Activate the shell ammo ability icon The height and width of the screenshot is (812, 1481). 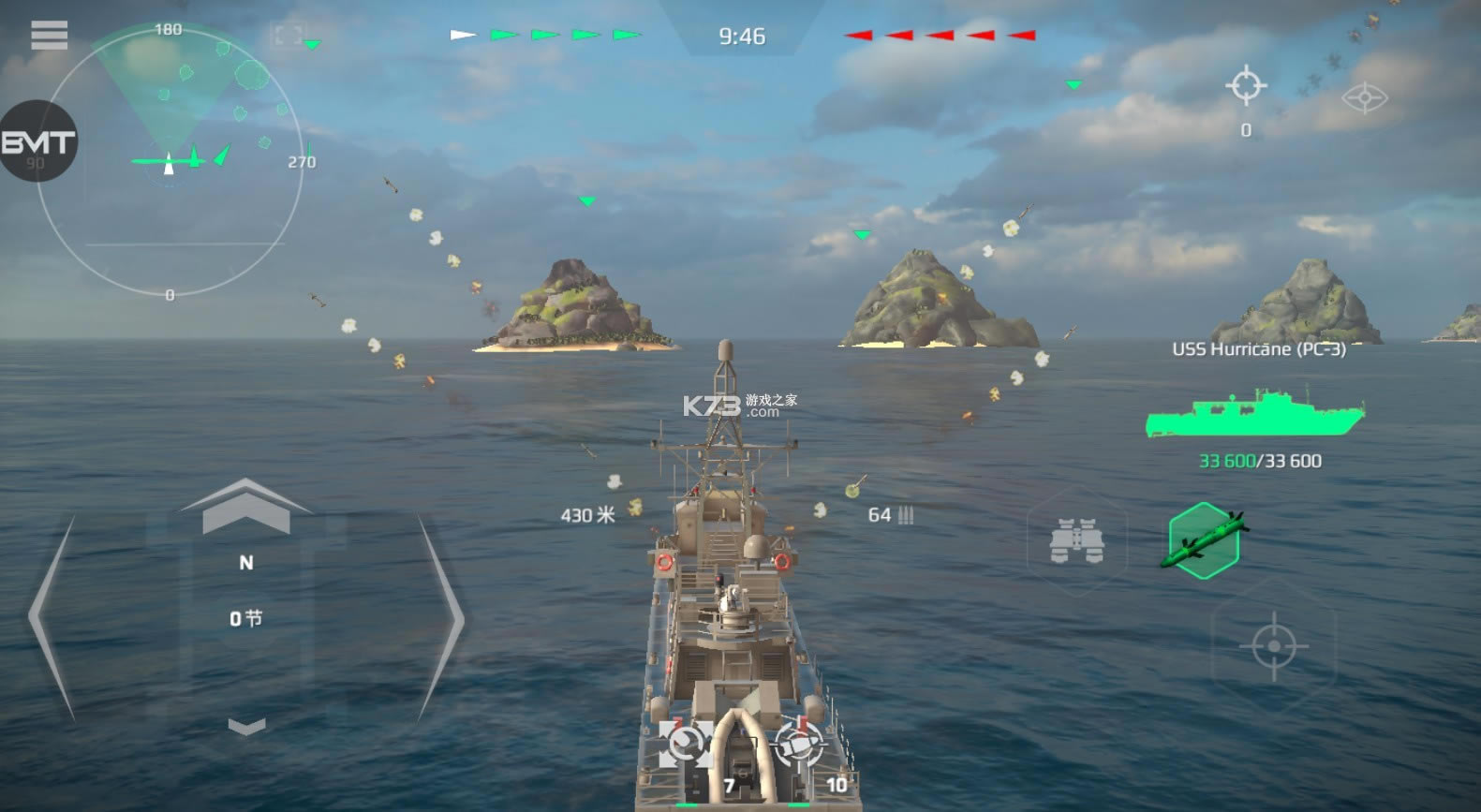pos(798,746)
